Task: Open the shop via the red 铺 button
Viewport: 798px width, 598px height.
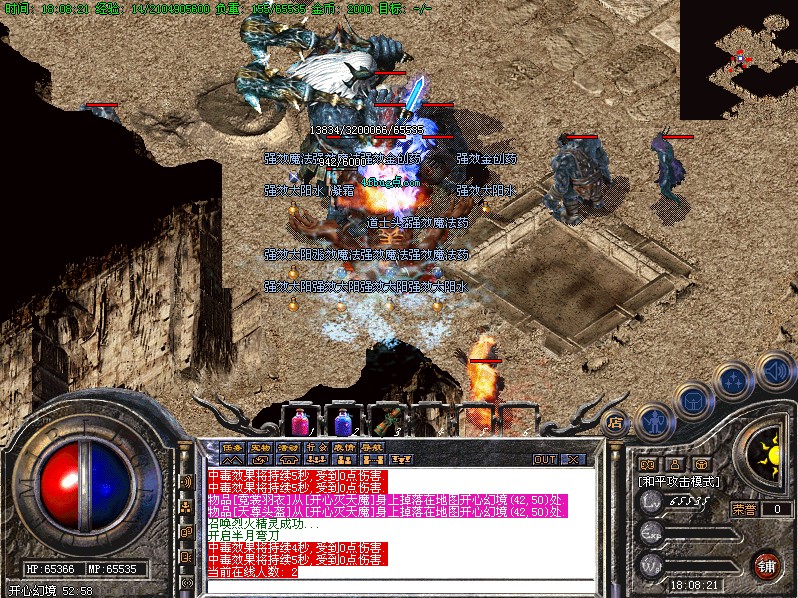Action: (x=767, y=564)
